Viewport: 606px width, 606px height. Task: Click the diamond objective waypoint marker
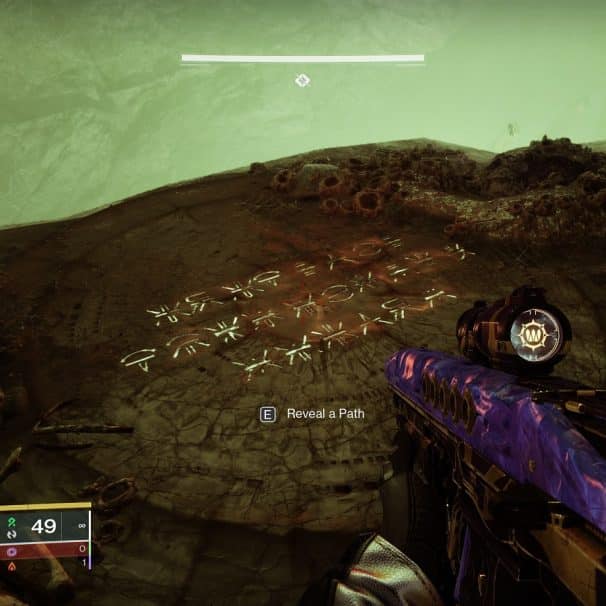pyautogui.click(x=302, y=79)
